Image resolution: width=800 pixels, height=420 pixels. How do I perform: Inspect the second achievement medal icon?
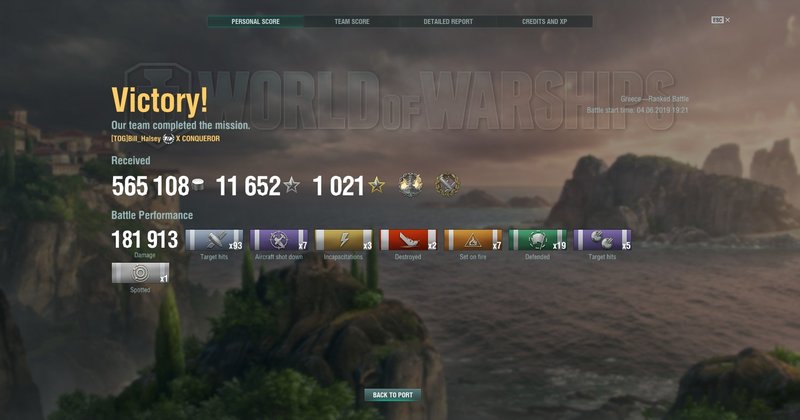point(446,185)
